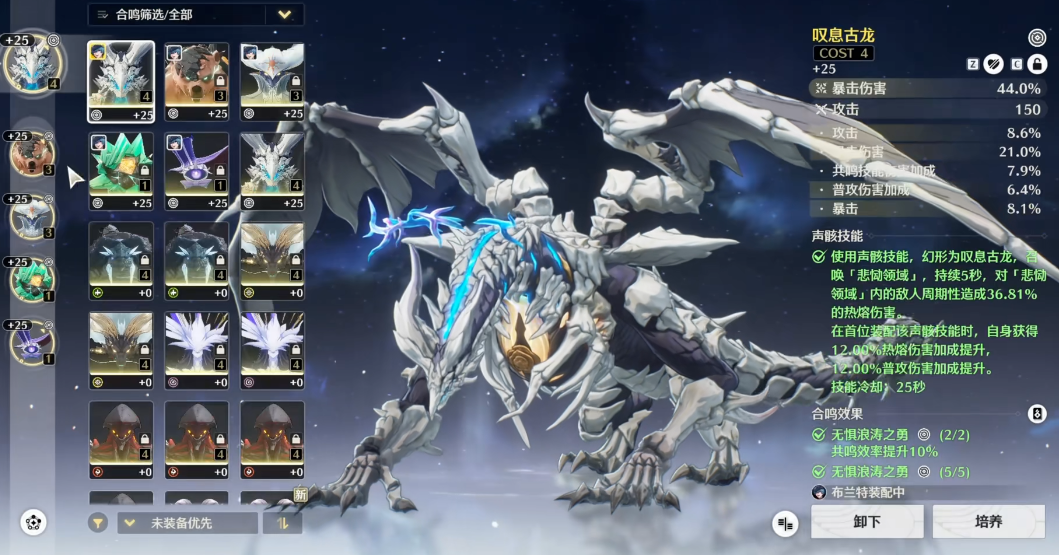Select the purple echo slot at the bottom of the equipped column
The height and width of the screenshot is (555, 1059).
29,342
